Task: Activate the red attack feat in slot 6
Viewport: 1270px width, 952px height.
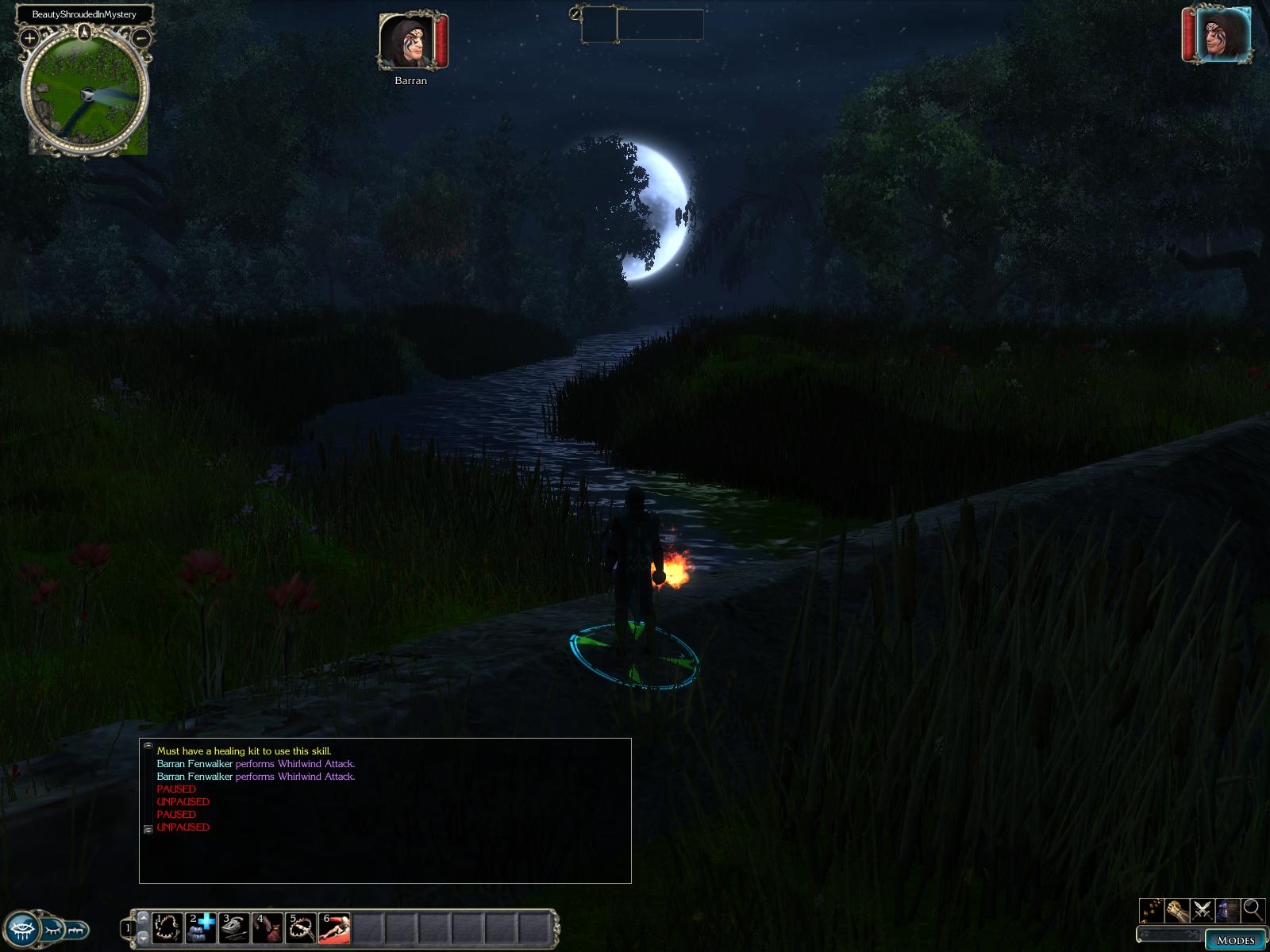Action: click(334, 927)
